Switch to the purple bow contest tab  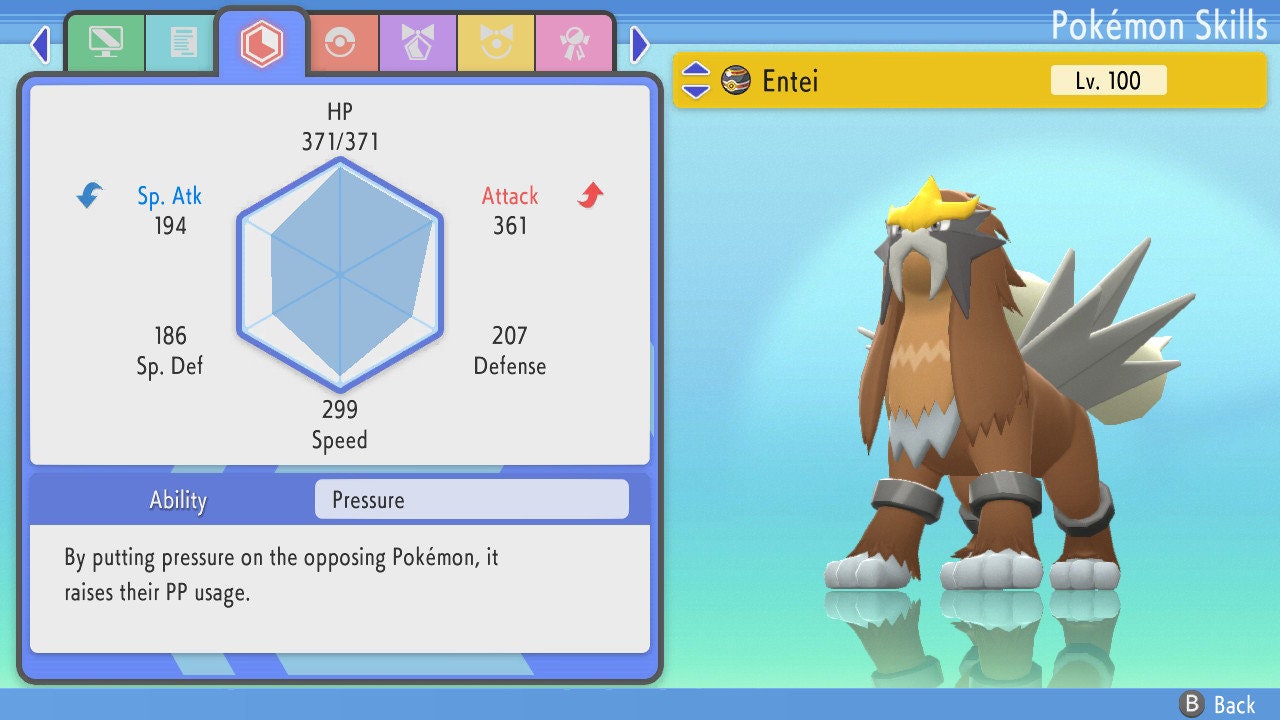pyautogui.click(x=417, y=42)
